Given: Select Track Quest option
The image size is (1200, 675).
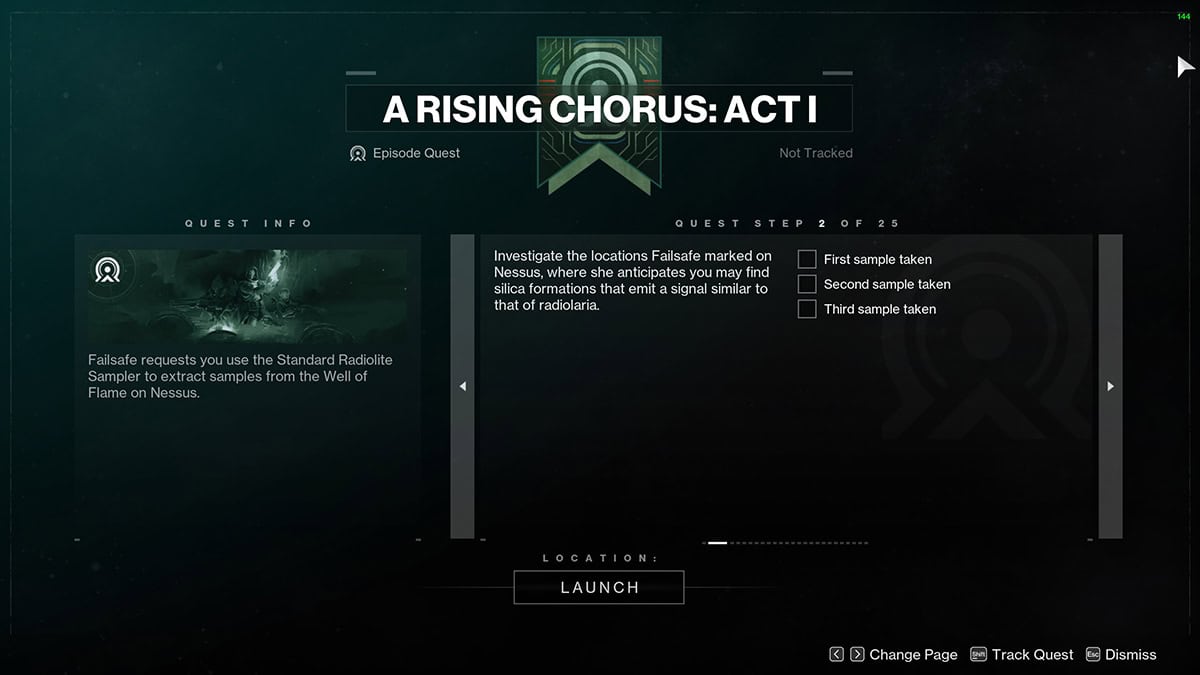Looking at the screenshot, I should [1022, 654].
